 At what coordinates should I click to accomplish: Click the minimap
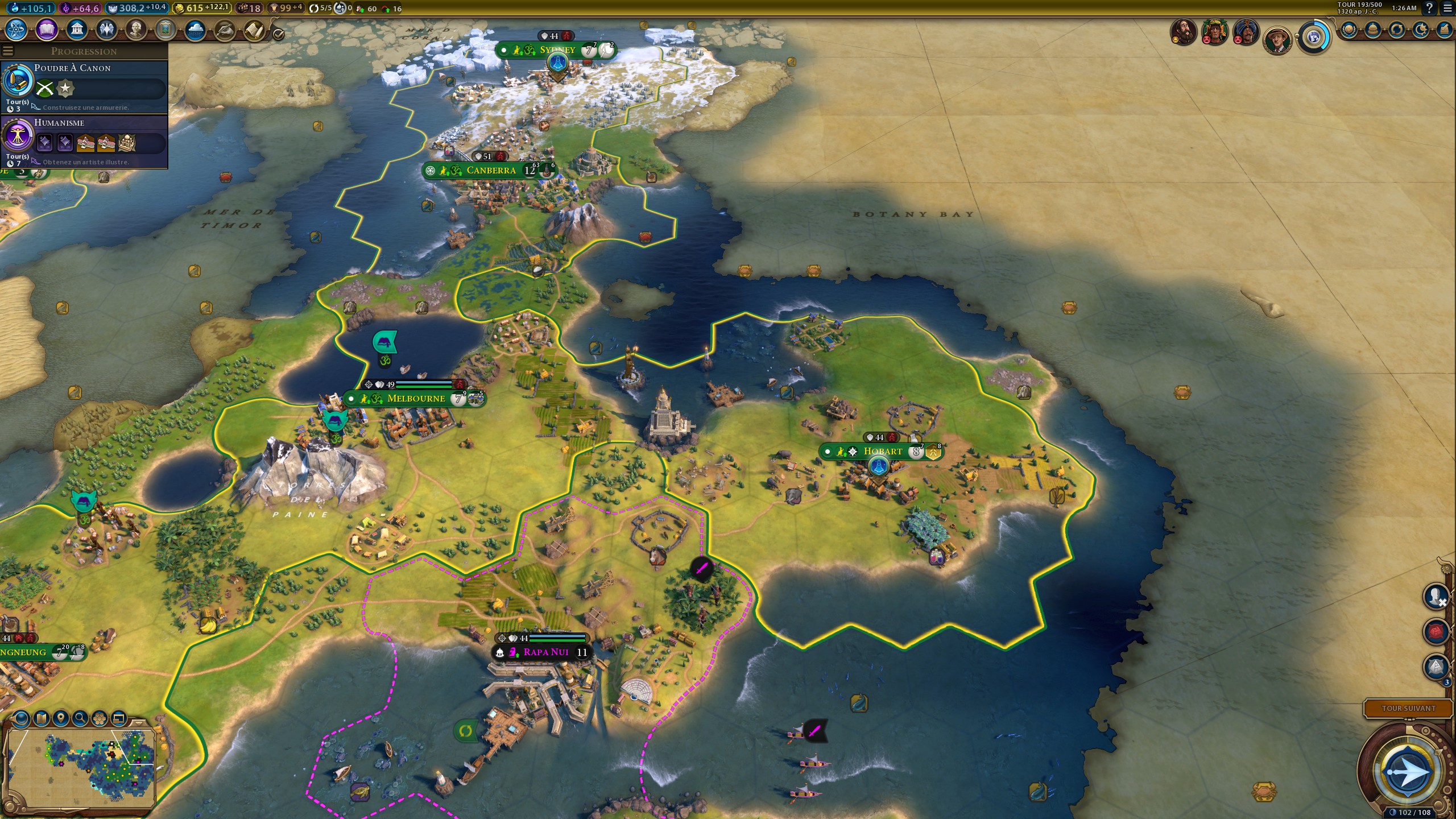[x=81, y=768]
